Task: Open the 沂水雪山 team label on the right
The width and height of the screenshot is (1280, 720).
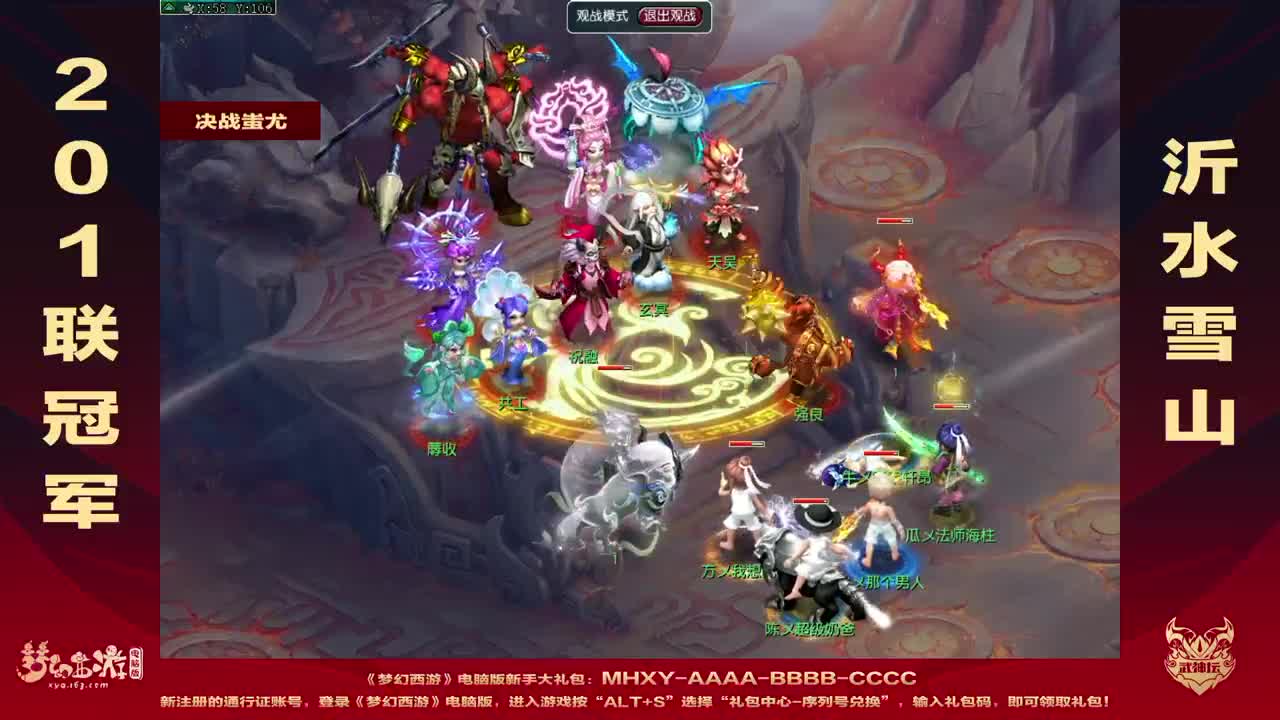Action: (1198, 290)
